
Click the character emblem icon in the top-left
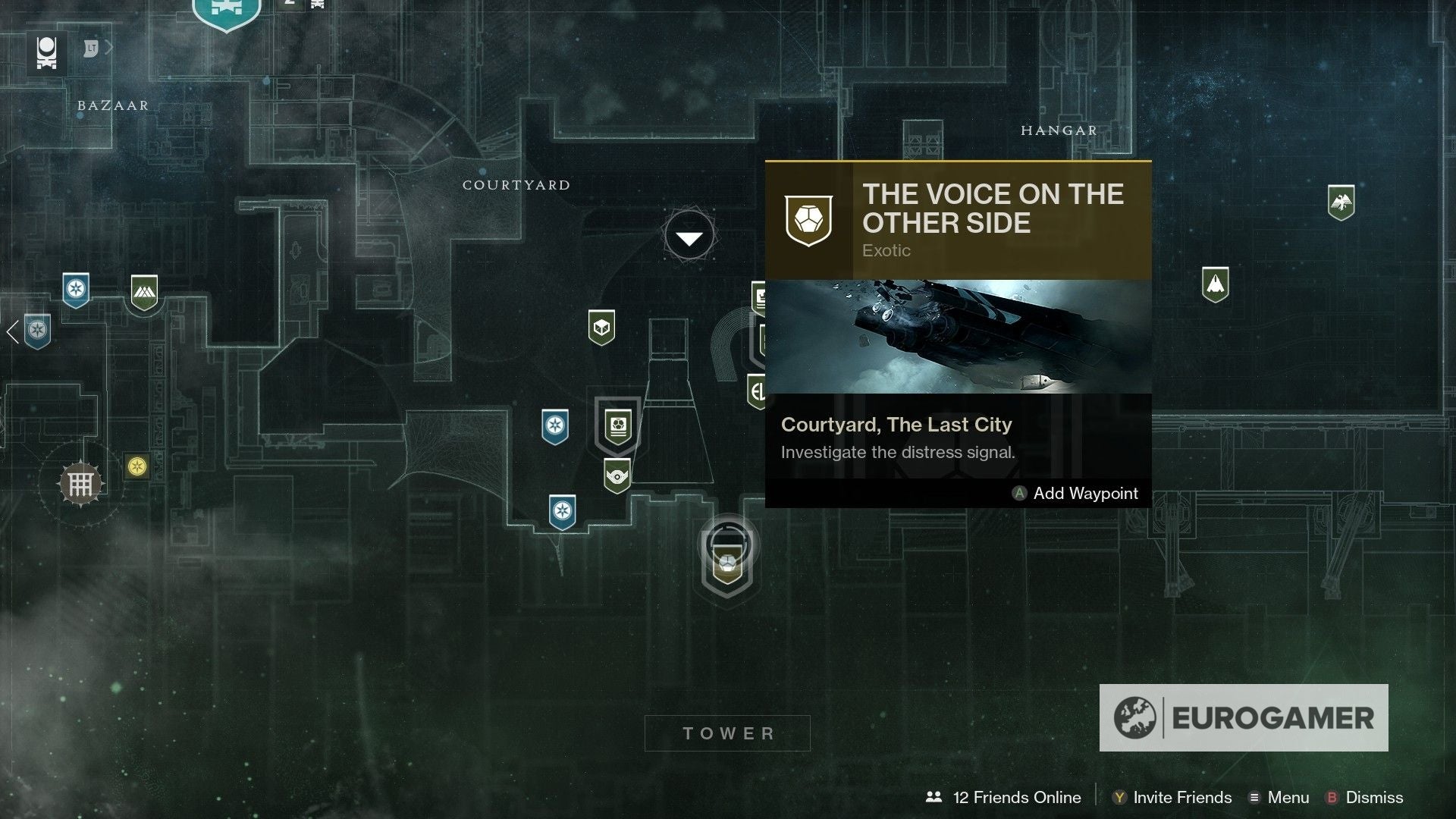(45, 52)
